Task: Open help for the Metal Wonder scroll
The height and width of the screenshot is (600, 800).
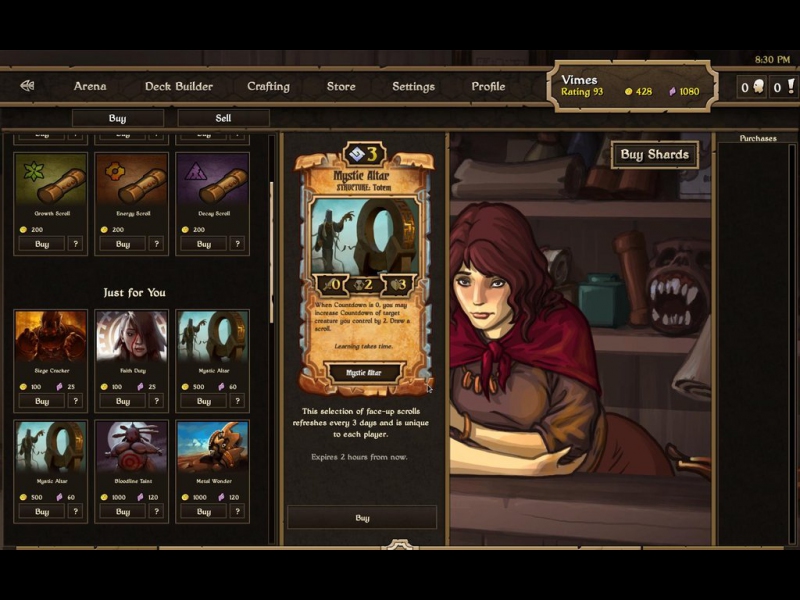Action: [x=238, y=512]
